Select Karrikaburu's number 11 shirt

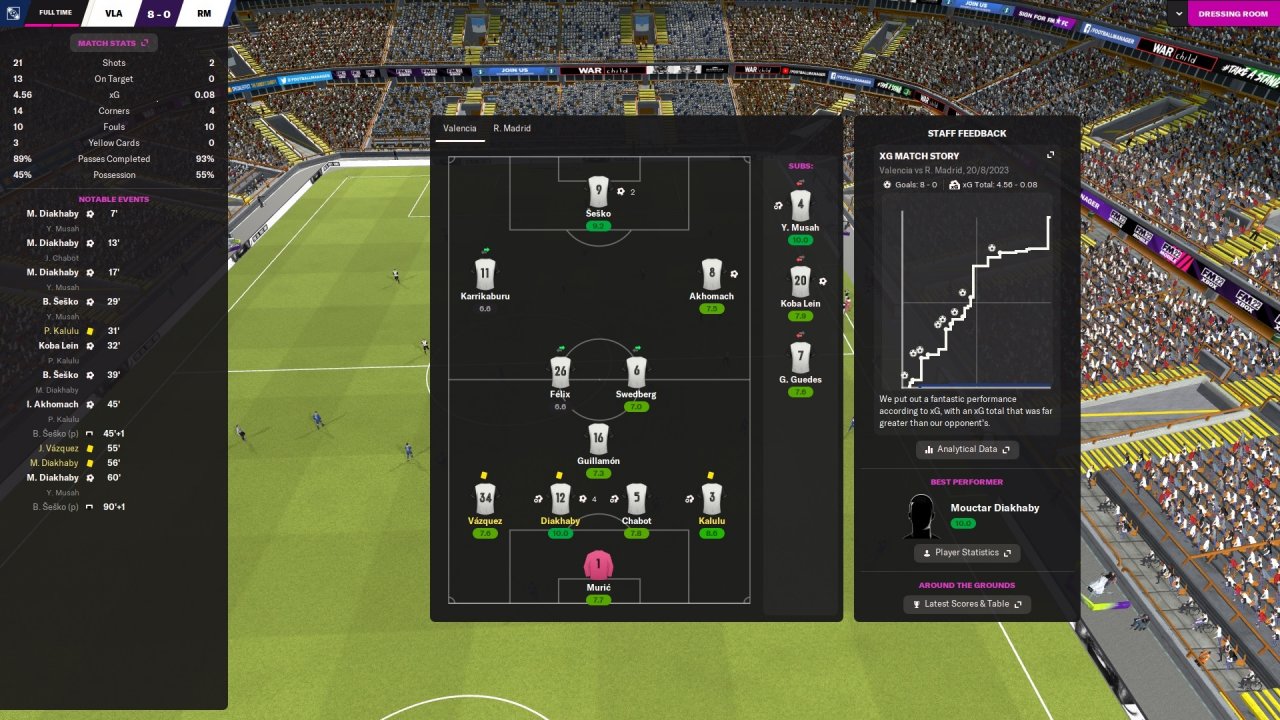click(x=484, y=273)
